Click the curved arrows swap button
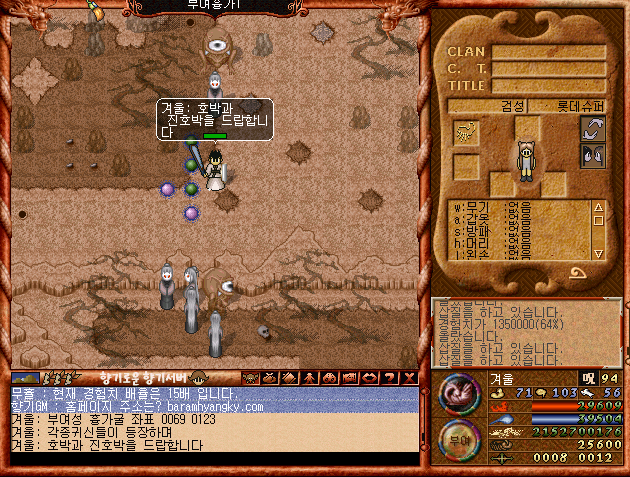Viewport: 630px width, 477px height. (593, 129)
